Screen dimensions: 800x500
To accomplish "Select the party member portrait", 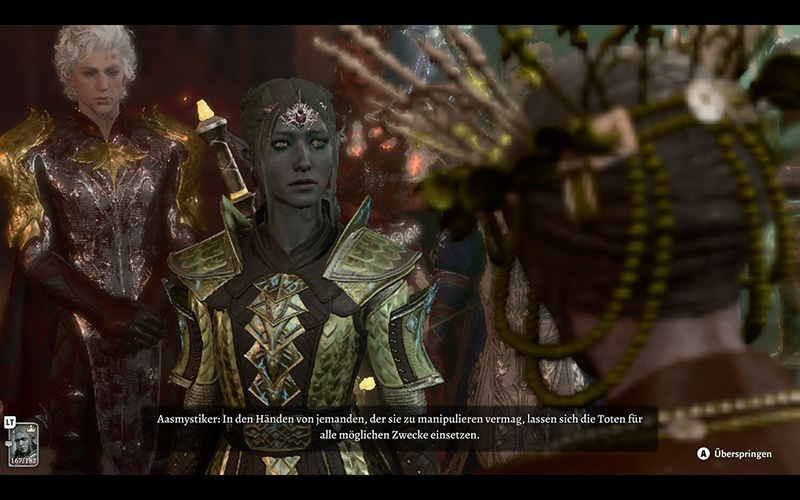I will pos(23,443).
